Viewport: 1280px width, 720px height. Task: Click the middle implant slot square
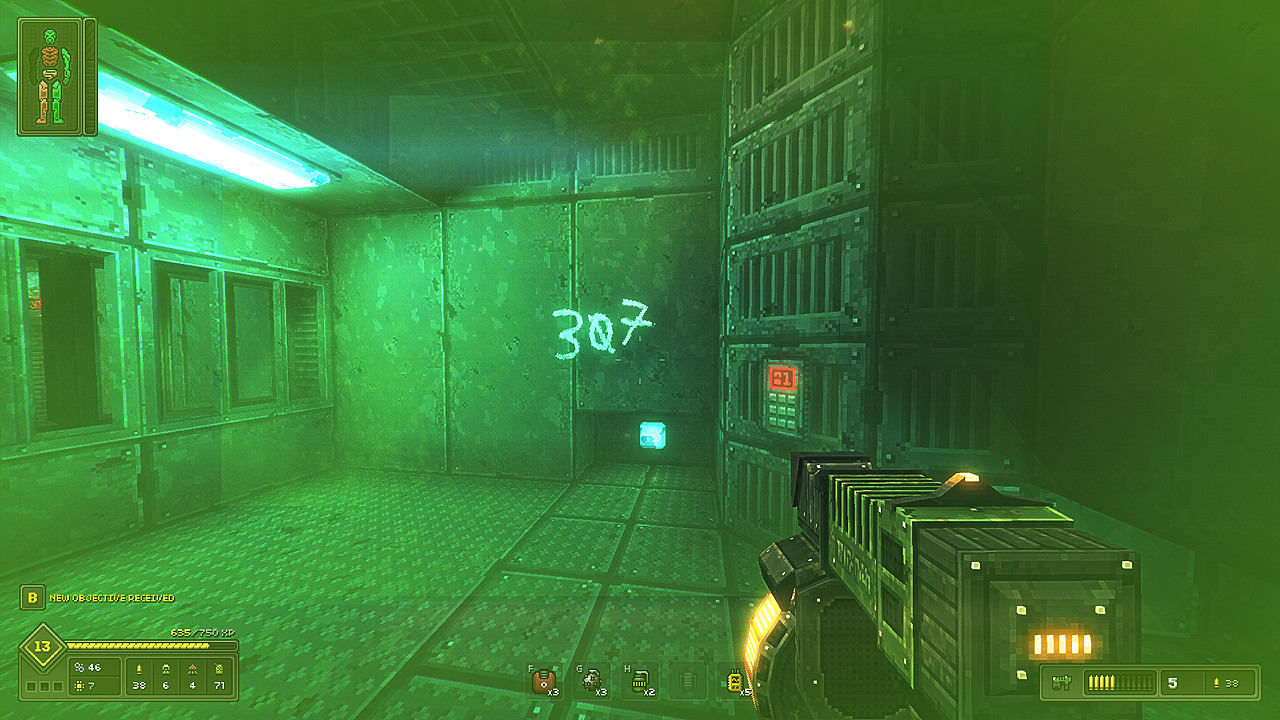click(x=44, y=686)
